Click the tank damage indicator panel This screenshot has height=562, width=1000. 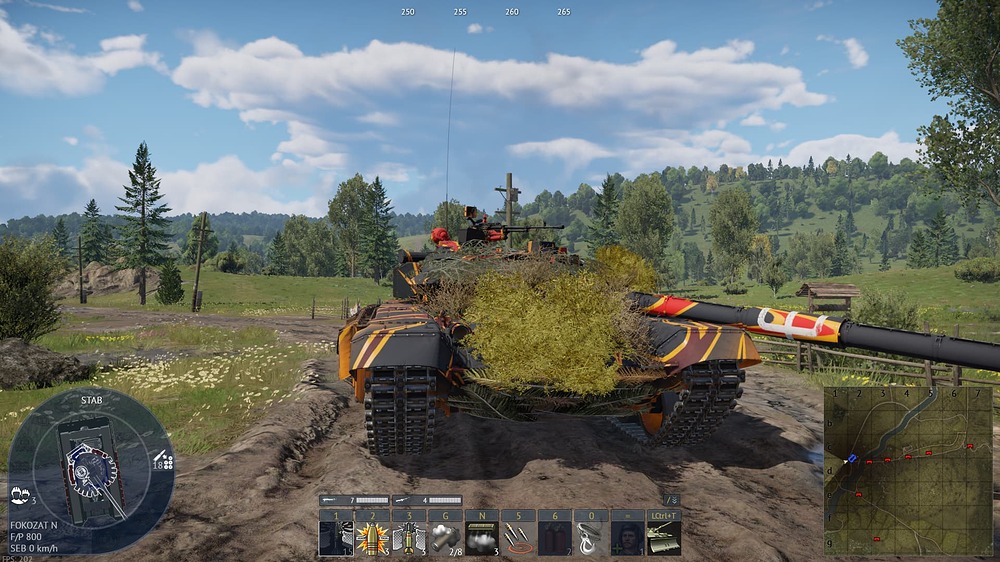pyautogui.click(x=91, y=470)
